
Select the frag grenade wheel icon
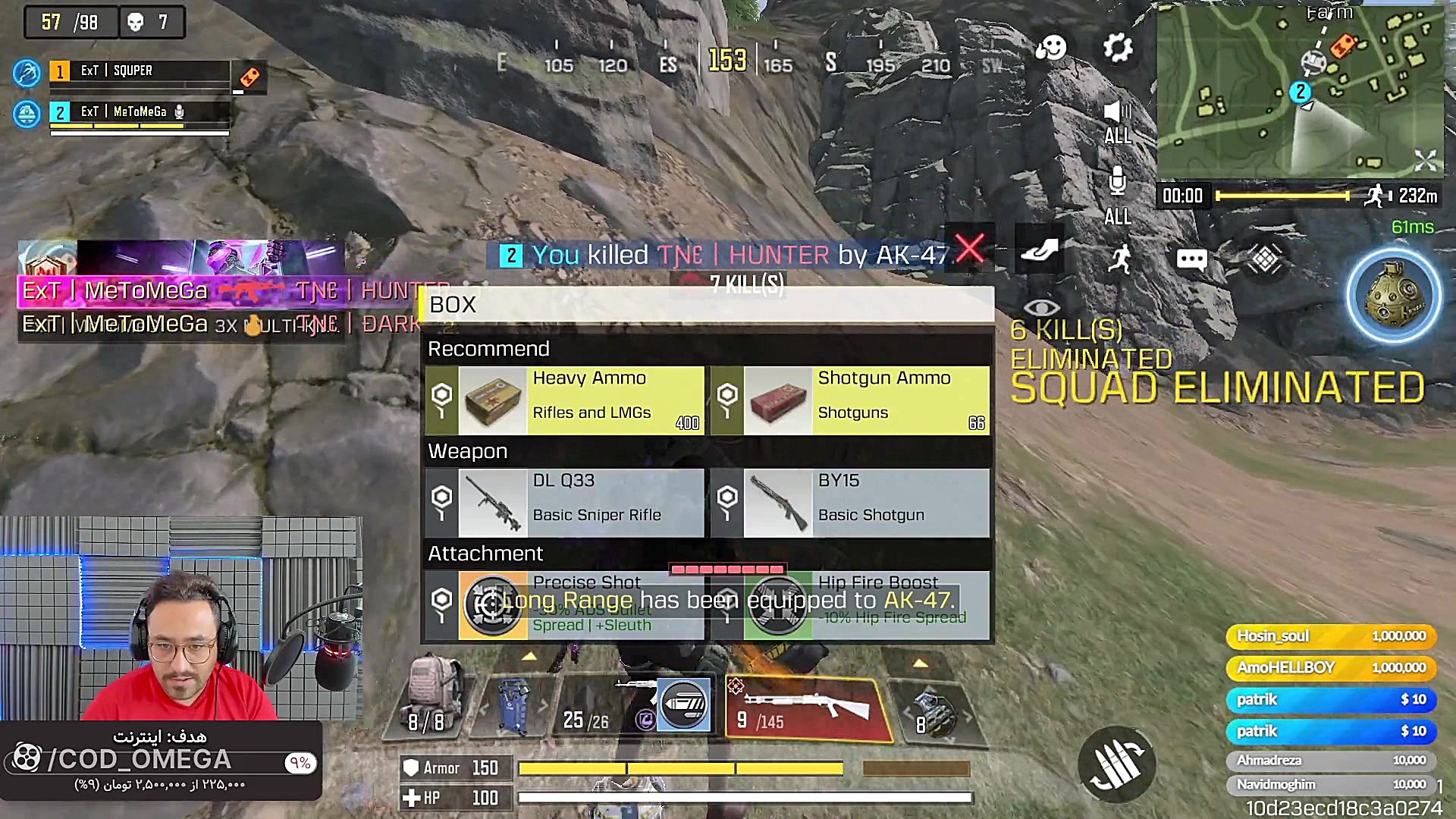pyautogui.click(x=1394, y=296)
